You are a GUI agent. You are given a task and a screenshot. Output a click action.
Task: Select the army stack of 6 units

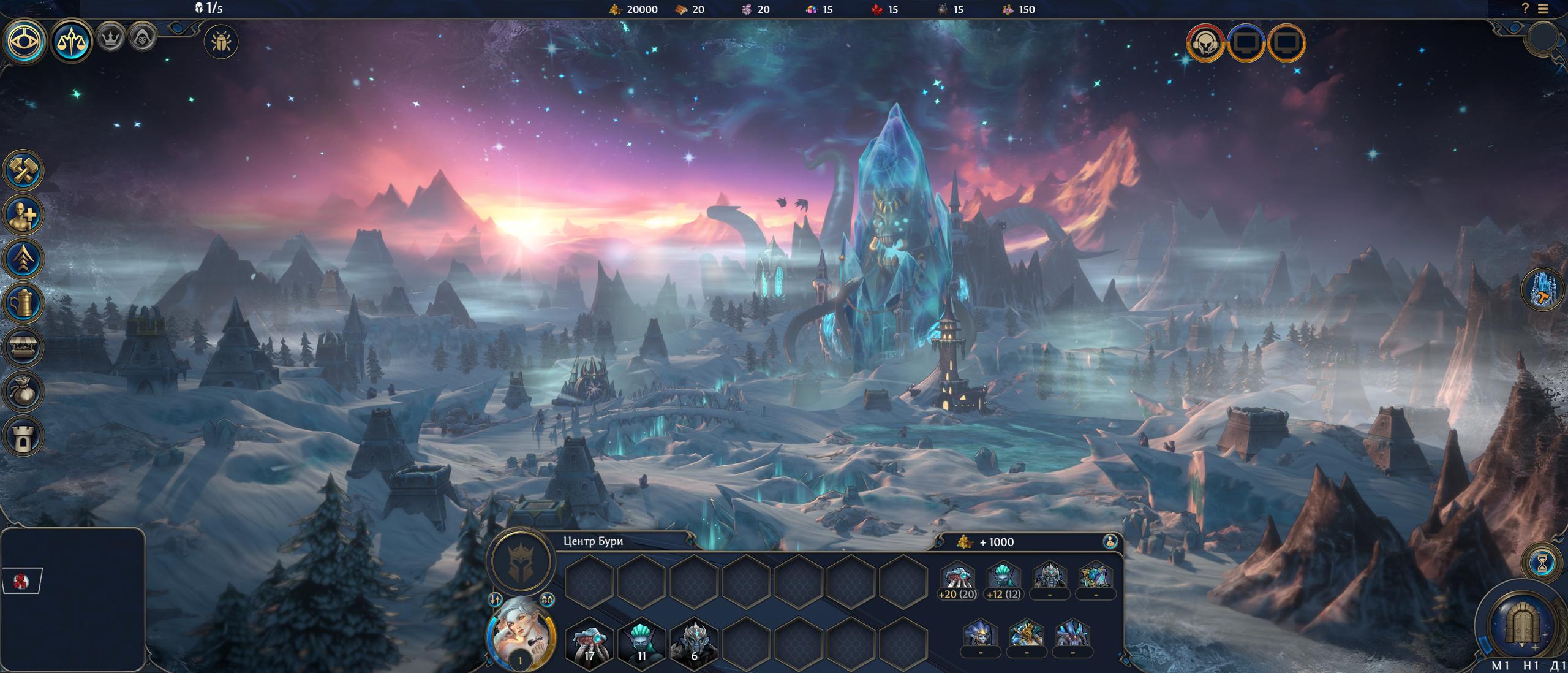pyautogui.click(x=694, y=642)
